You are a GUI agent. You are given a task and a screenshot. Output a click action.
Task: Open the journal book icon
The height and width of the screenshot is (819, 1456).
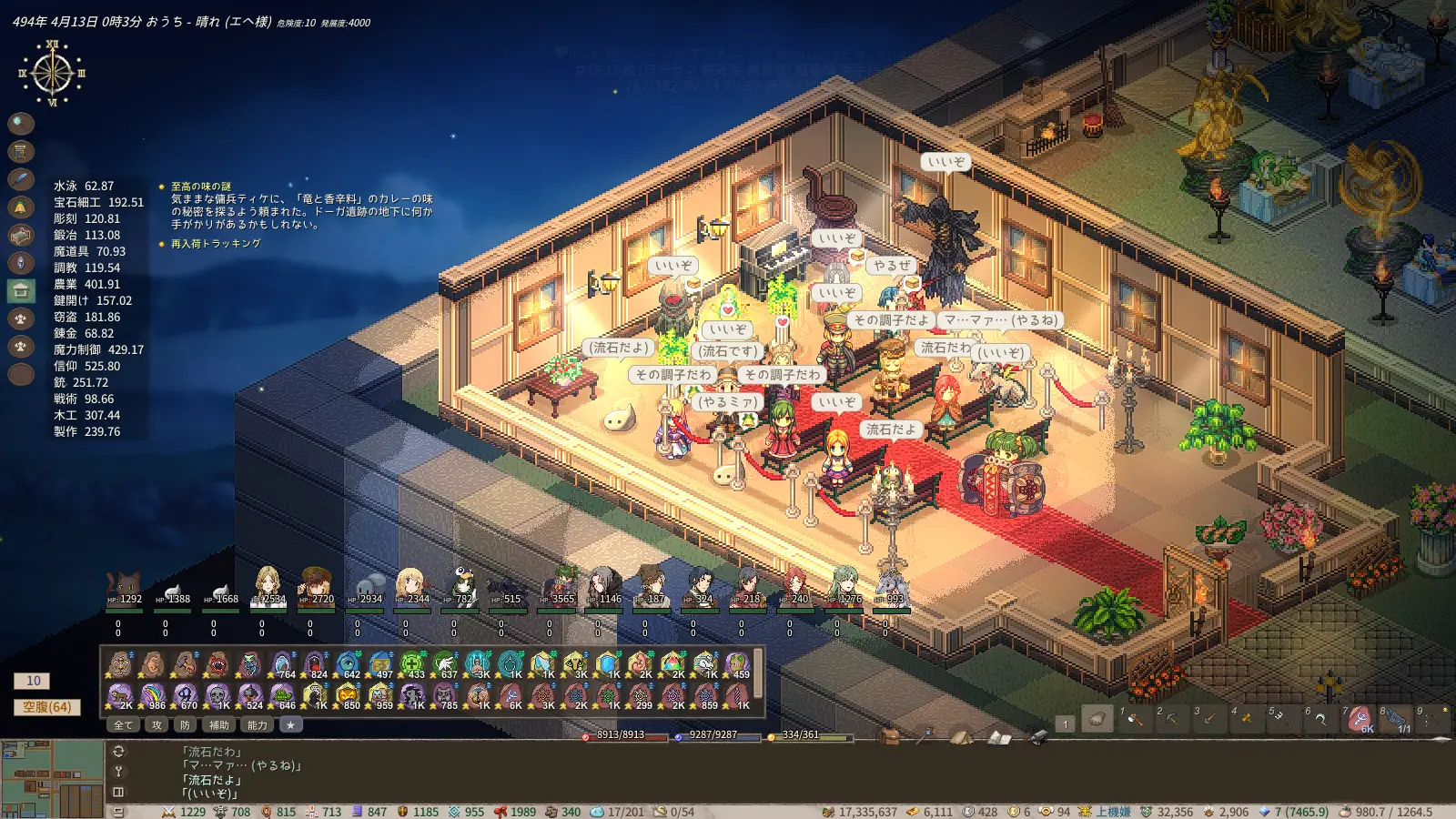click(x=999, y=737)
